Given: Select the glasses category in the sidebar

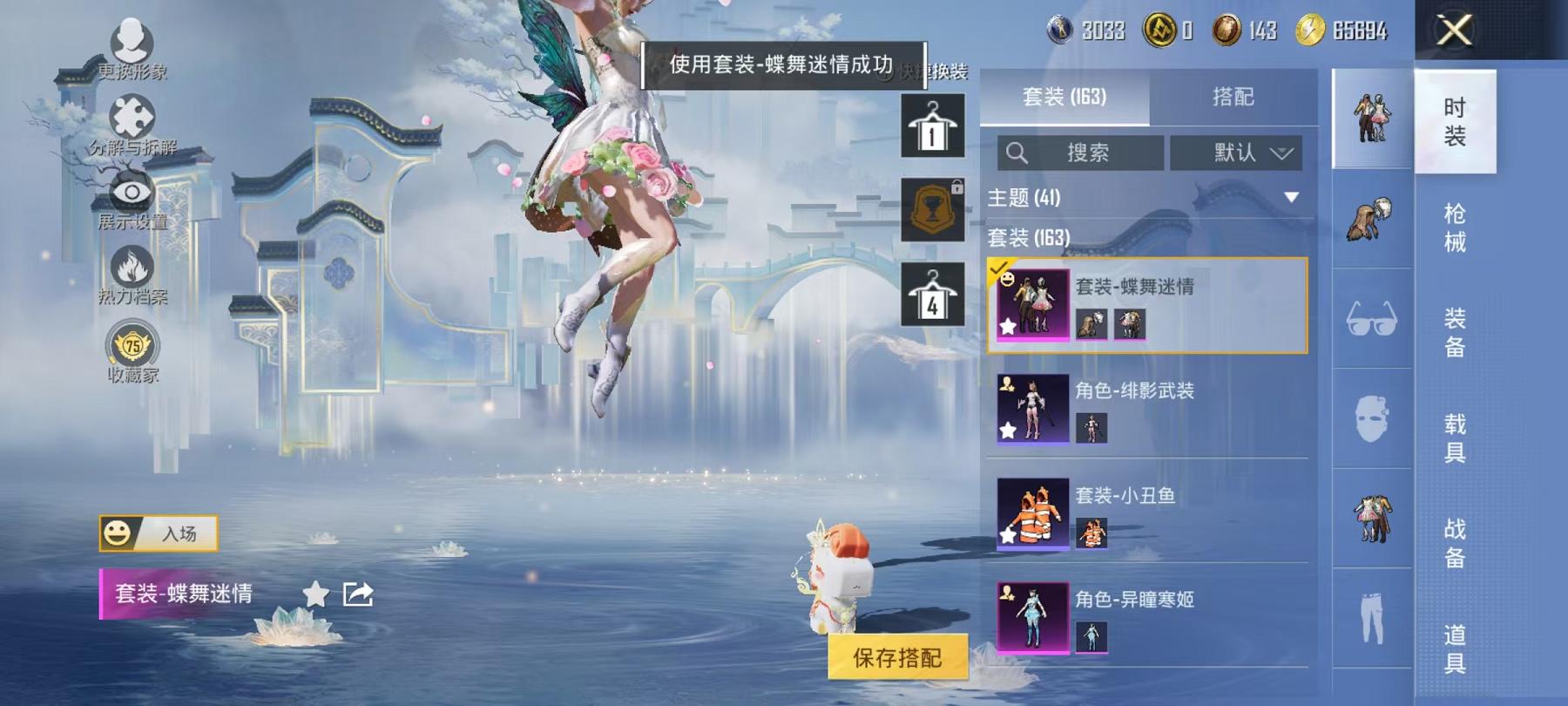Looking at the screenshot, I should click(1372, 318).
